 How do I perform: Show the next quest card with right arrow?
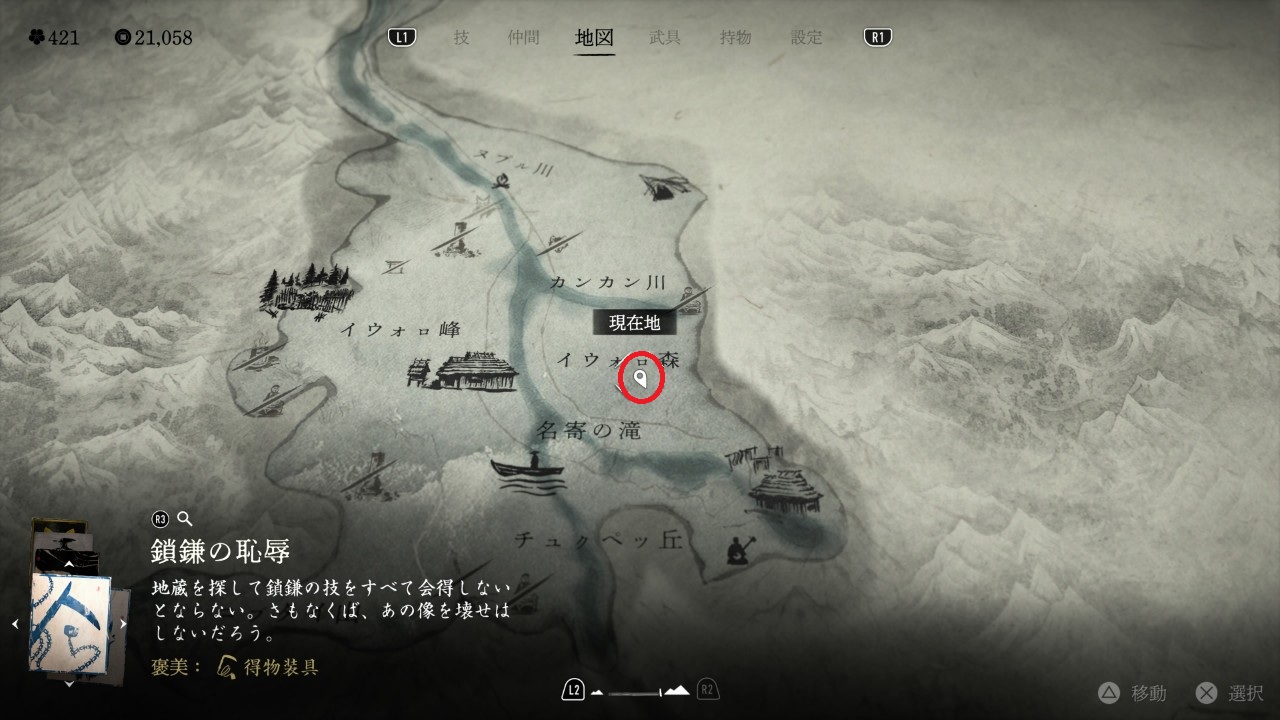[123, 624]
